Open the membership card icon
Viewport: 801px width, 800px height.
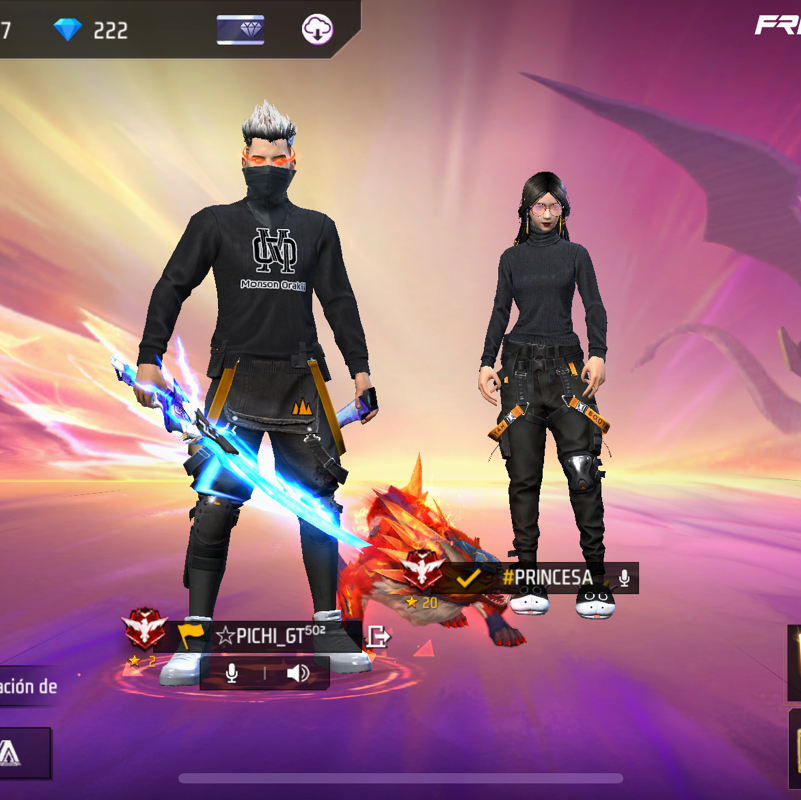[x=240, y=30]
